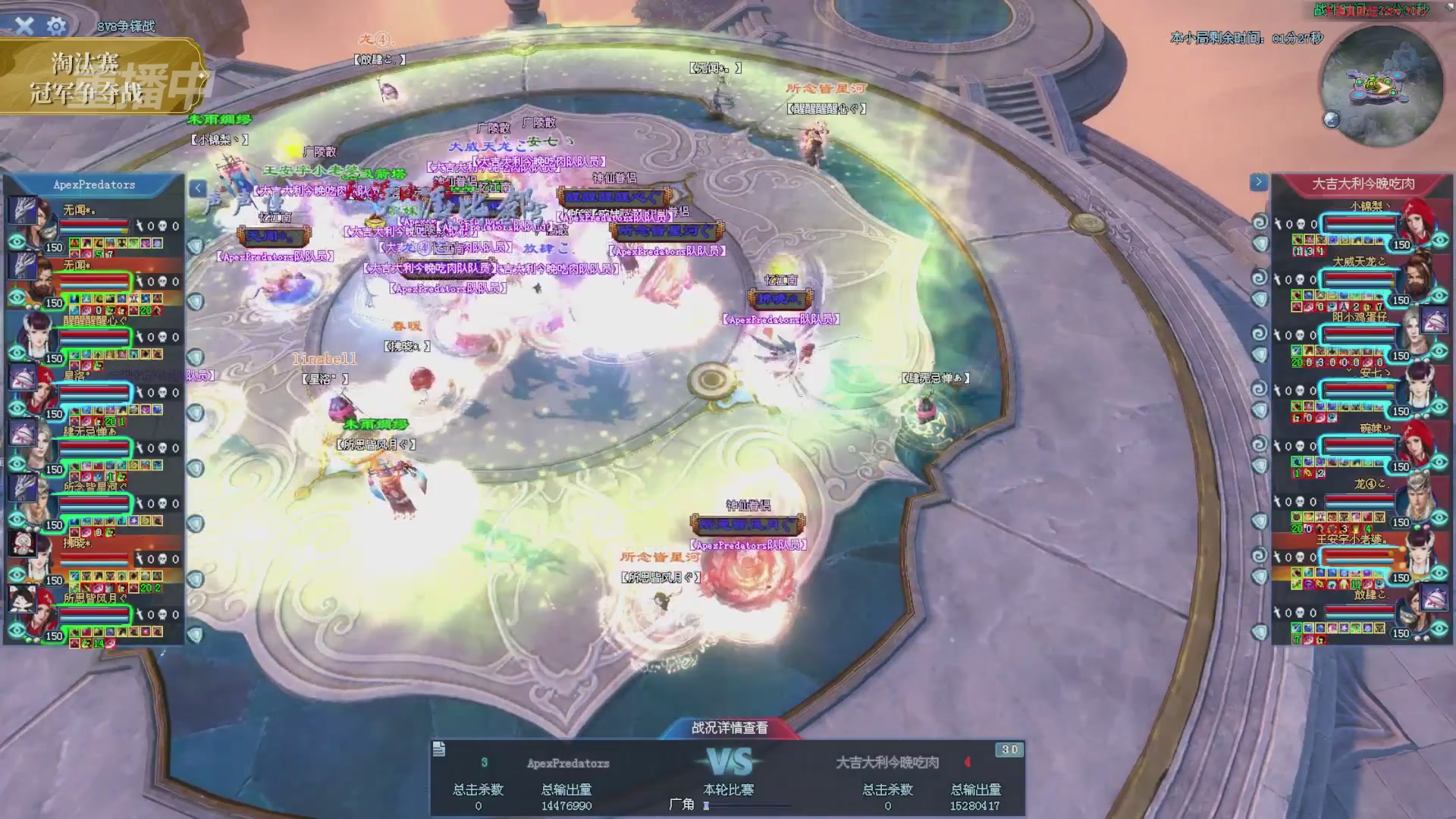Open the document icon on the score panel

coord(439,749)
